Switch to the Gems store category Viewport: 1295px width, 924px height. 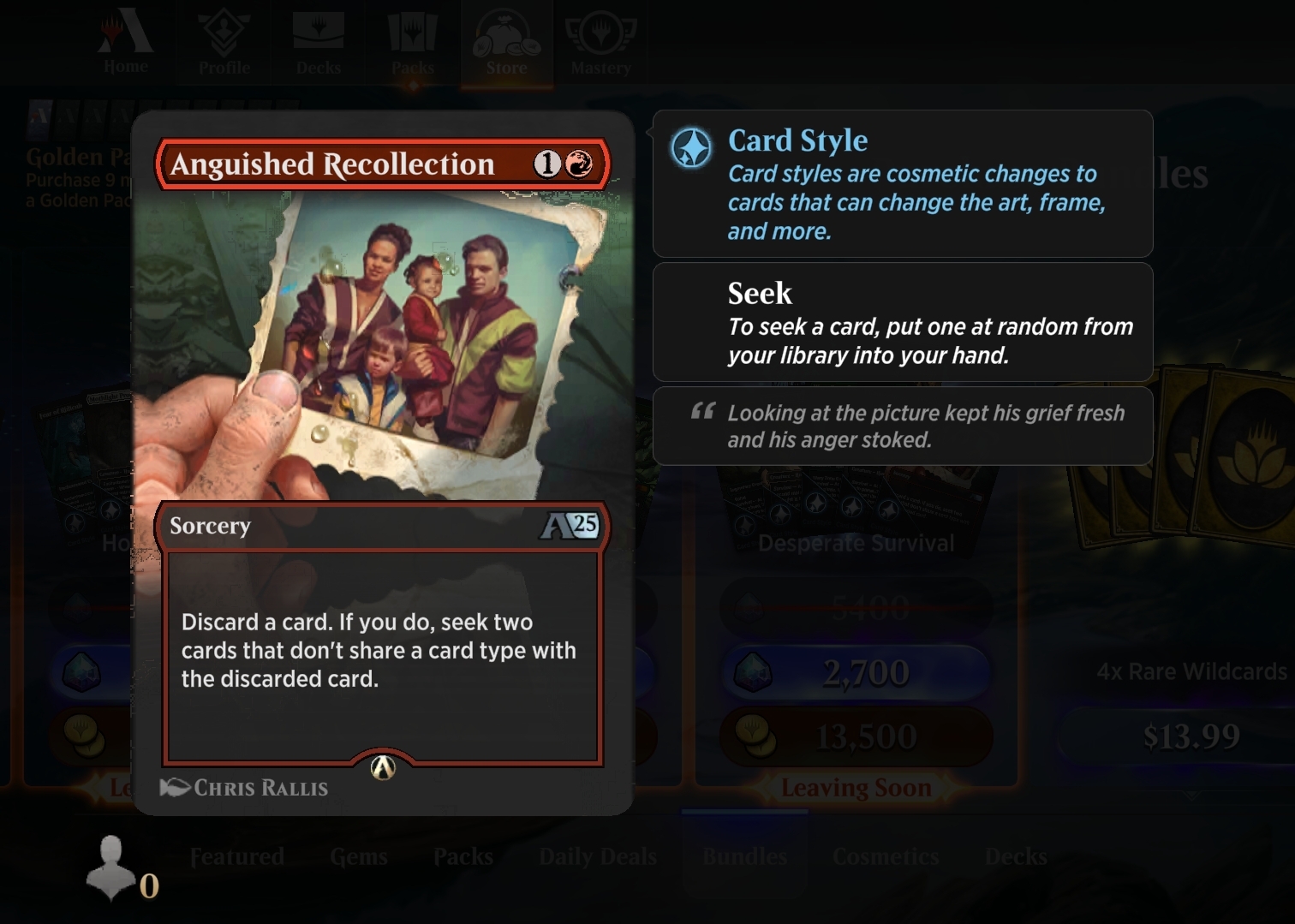tap(359, 856)
